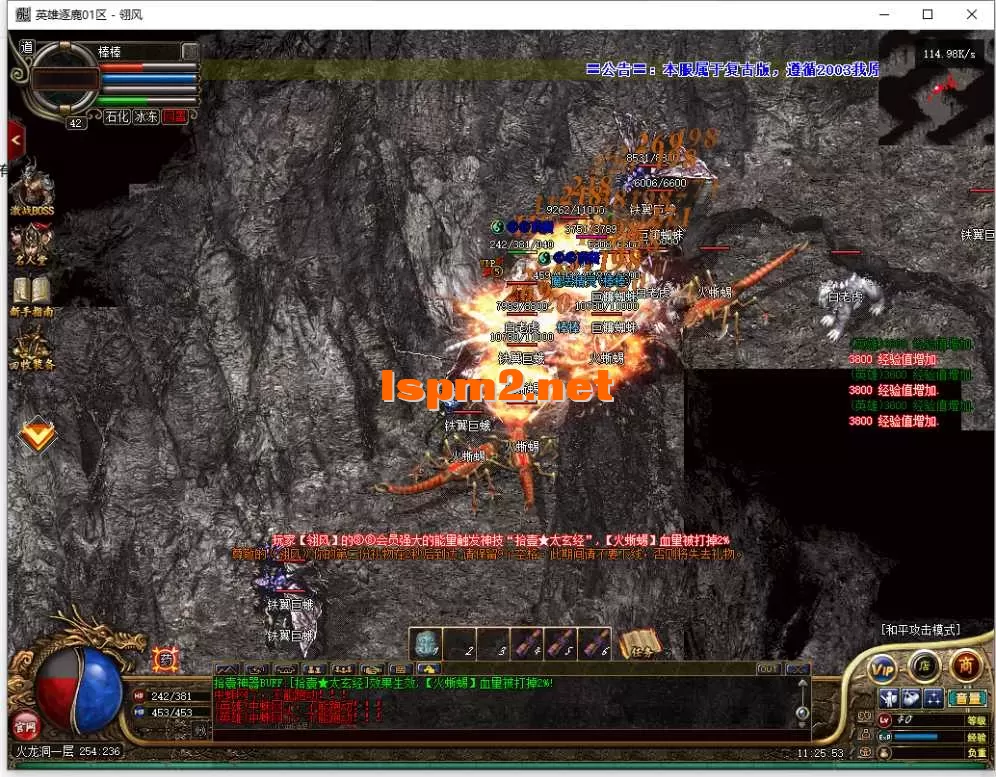Toggle the 音量 volume button
The image size is (996, 777).
[x=966, y=698]
